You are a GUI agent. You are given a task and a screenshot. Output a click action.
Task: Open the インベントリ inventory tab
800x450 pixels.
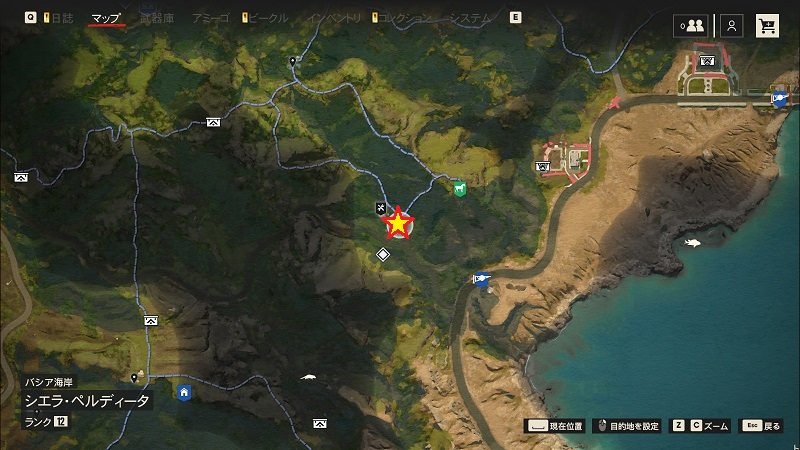pos(333,18)
